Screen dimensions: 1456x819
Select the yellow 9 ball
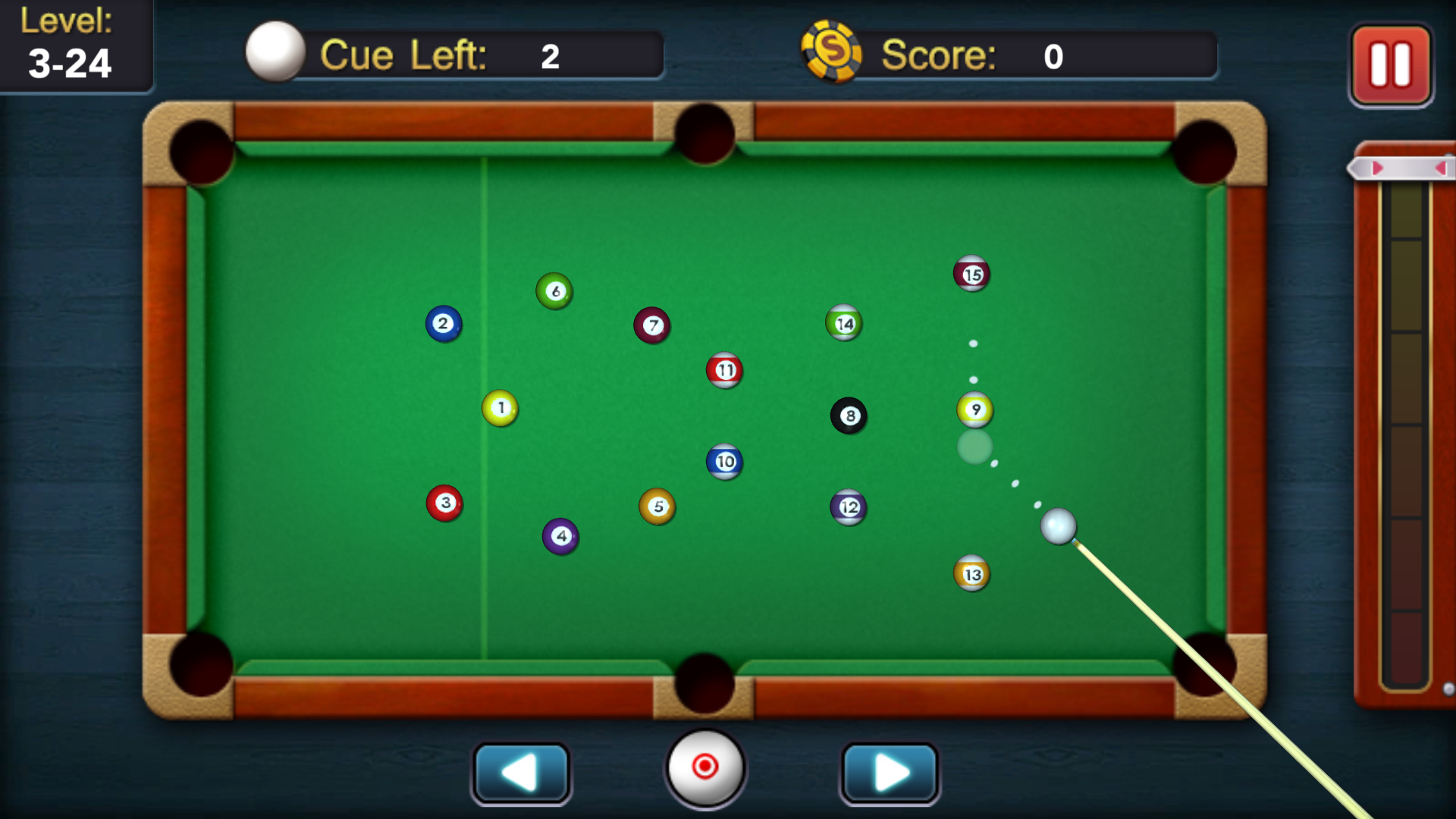(974, 409)
